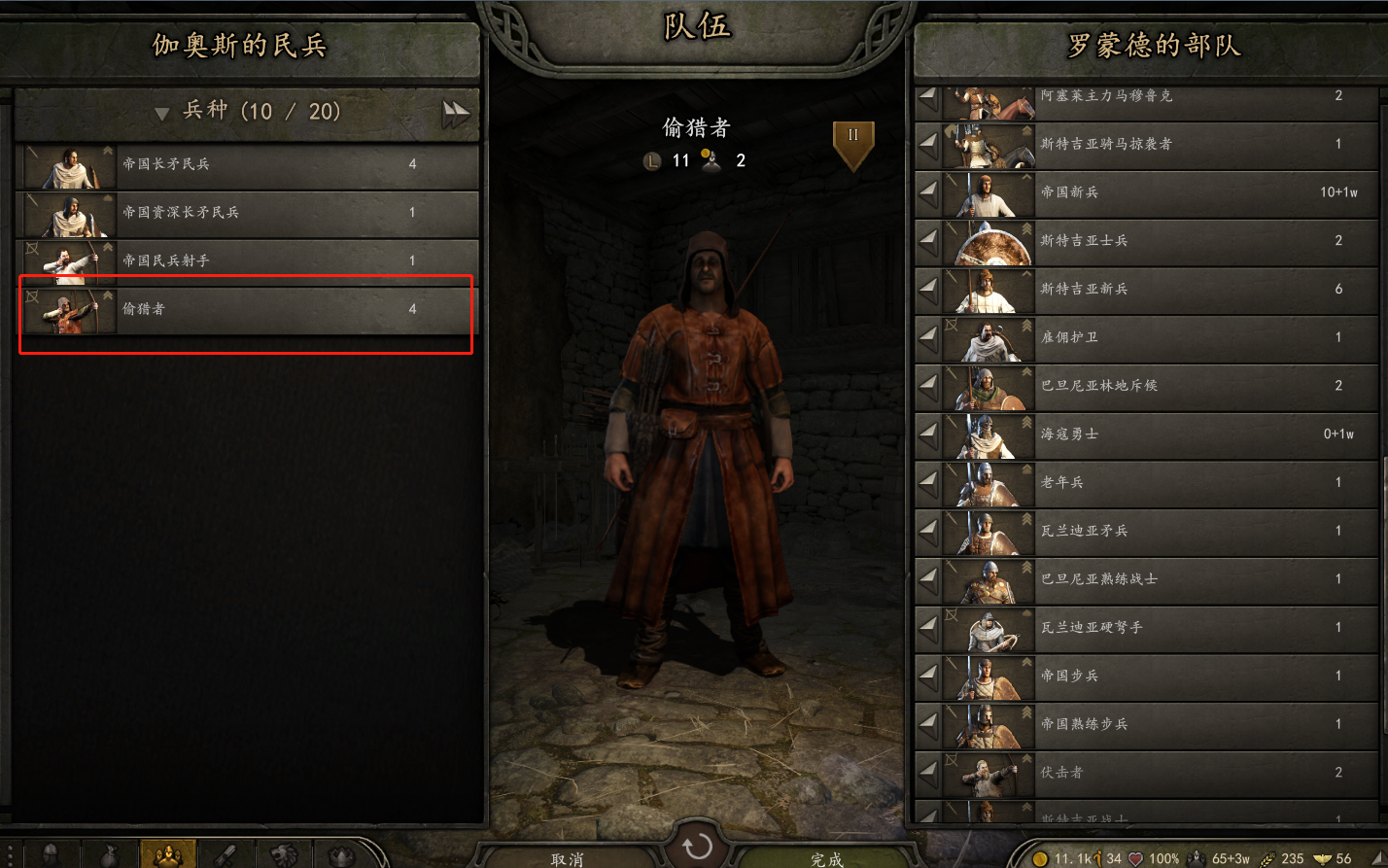Select the 帝国长矛民兵 troop row
Viewport: 1388px width, 868px height.
click(248, 165)
